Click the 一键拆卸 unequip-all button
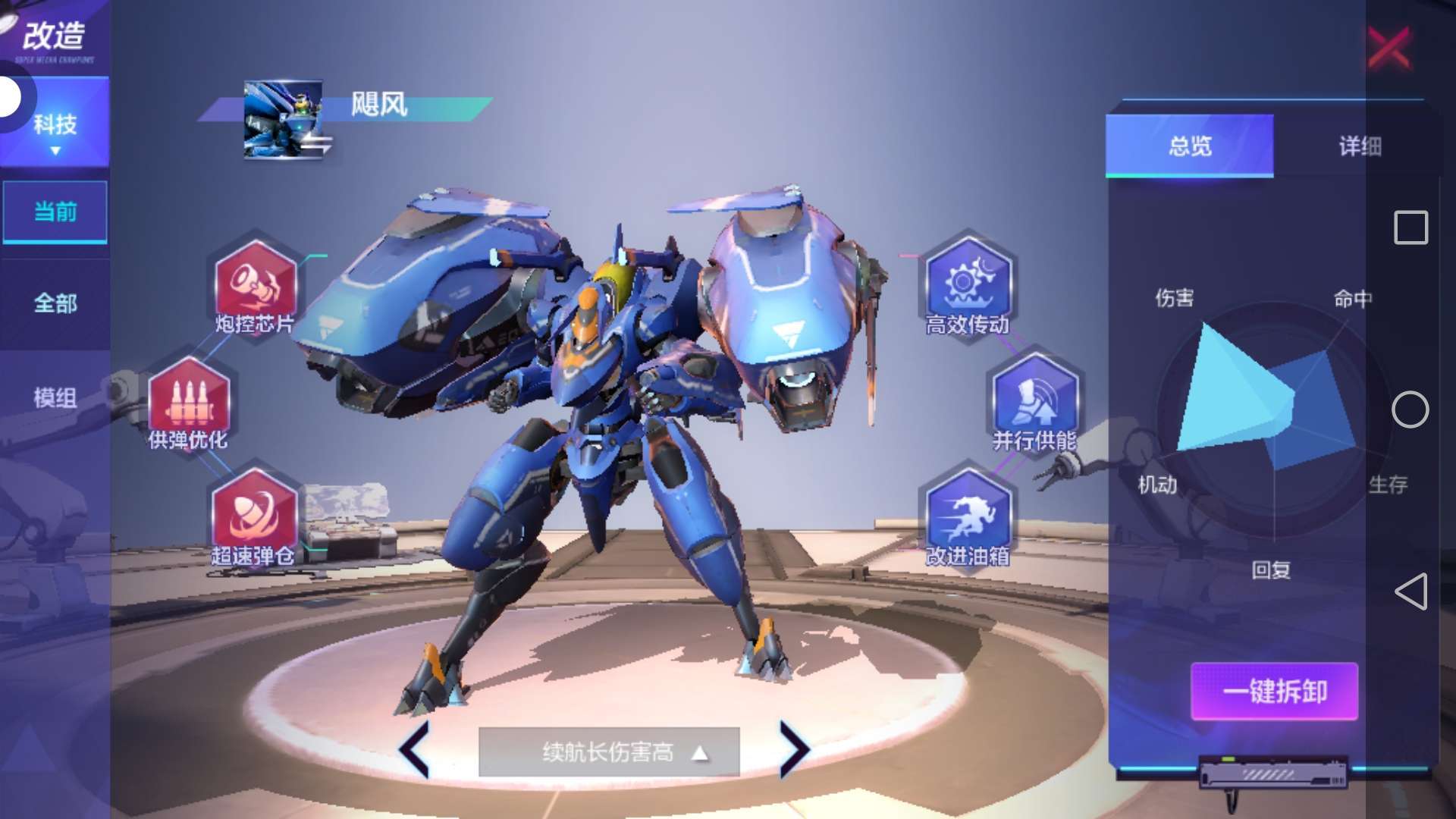The width and height of the screenshot is (1456, 819). [1274, 691]
